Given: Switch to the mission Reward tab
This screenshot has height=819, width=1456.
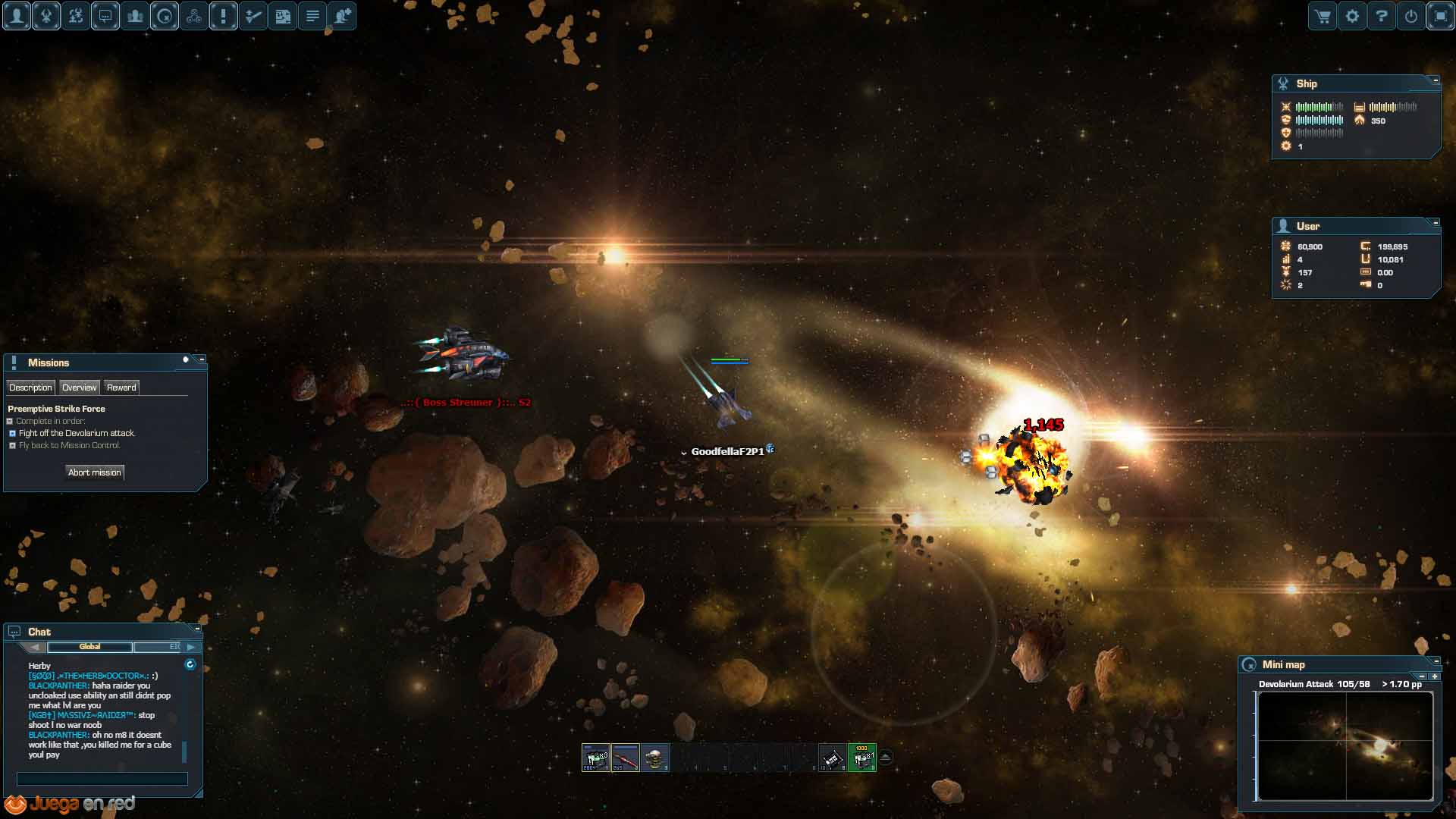Looking at the screenshot, I should (x=121, y=388).
